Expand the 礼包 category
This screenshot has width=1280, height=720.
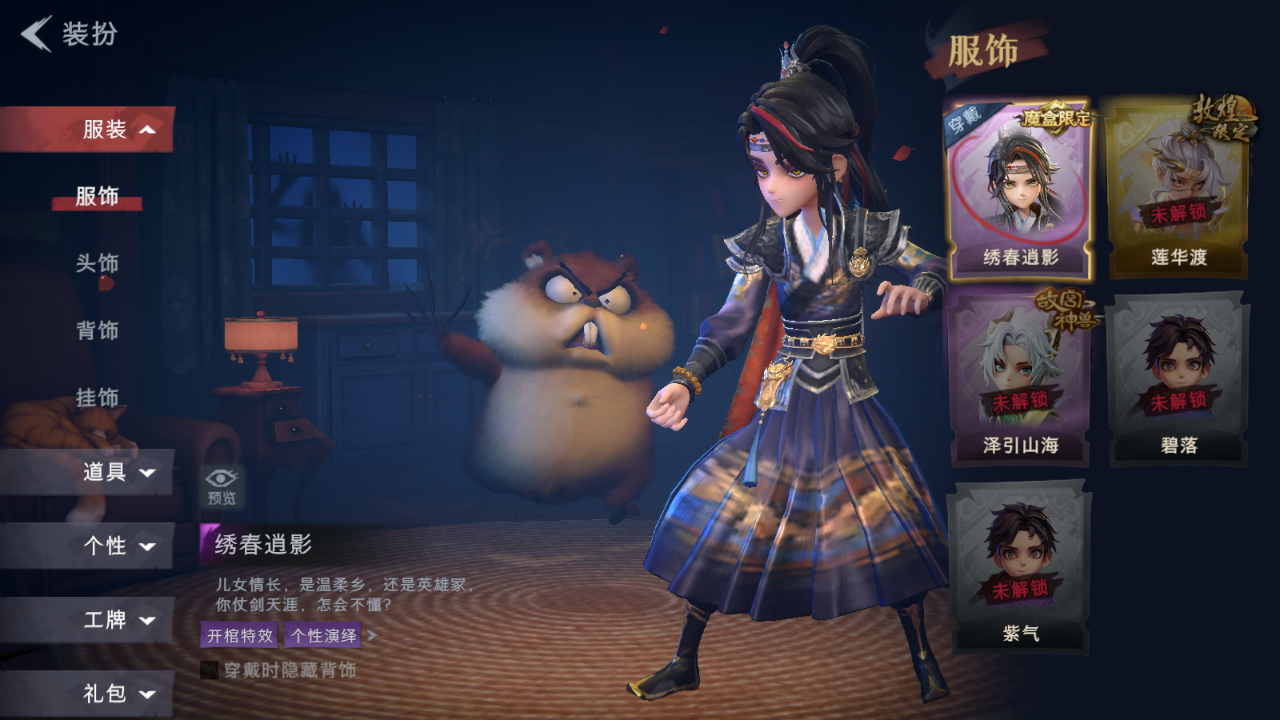pos(118,693)
